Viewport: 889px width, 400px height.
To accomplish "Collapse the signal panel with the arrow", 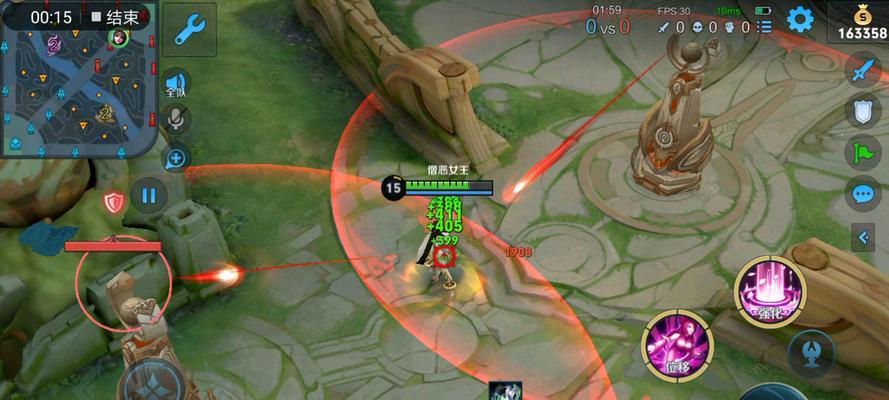I will pyautogui.click(x=863, y=237).
